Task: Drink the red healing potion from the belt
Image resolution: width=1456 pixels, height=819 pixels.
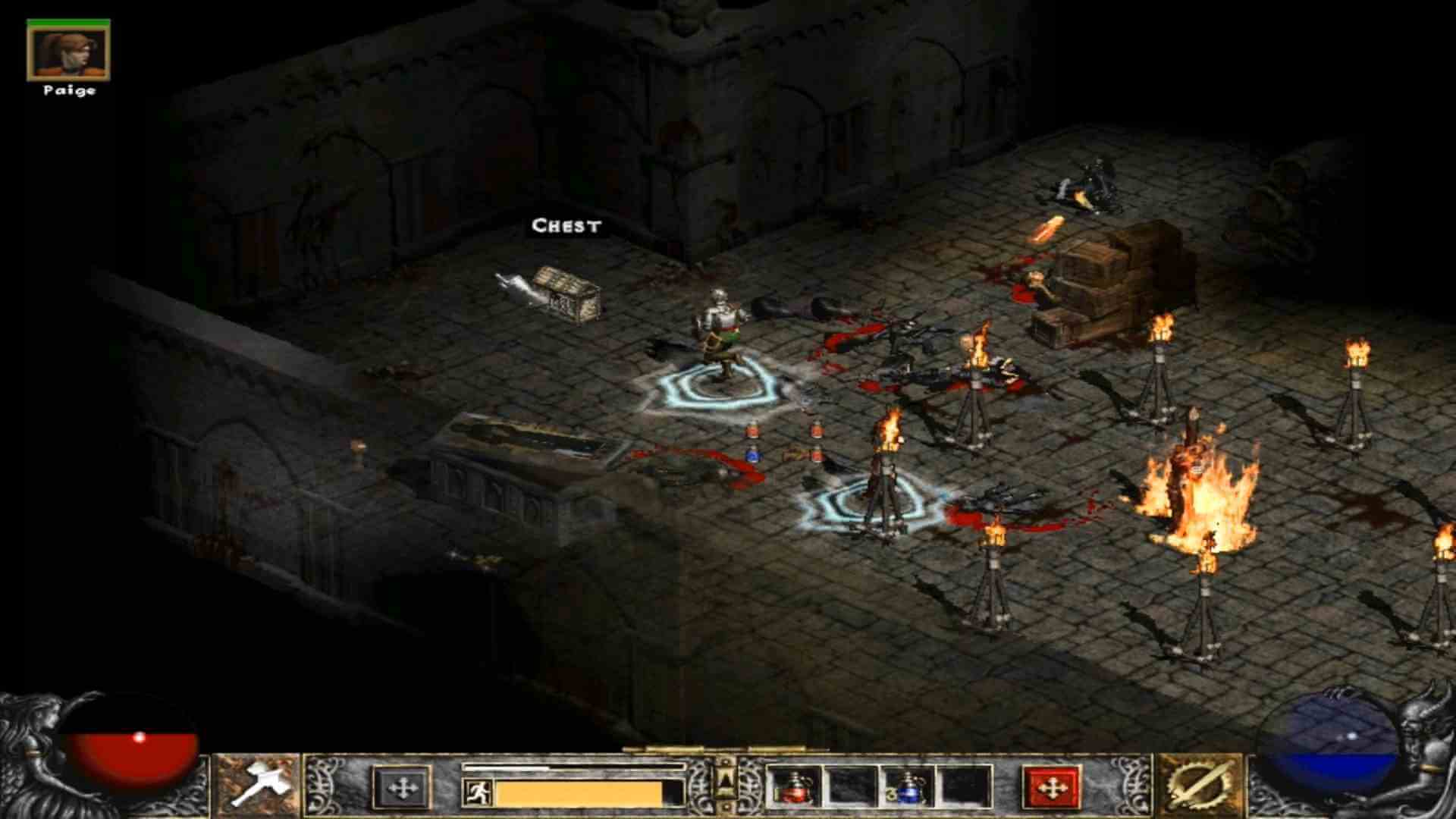Action: 794,789
